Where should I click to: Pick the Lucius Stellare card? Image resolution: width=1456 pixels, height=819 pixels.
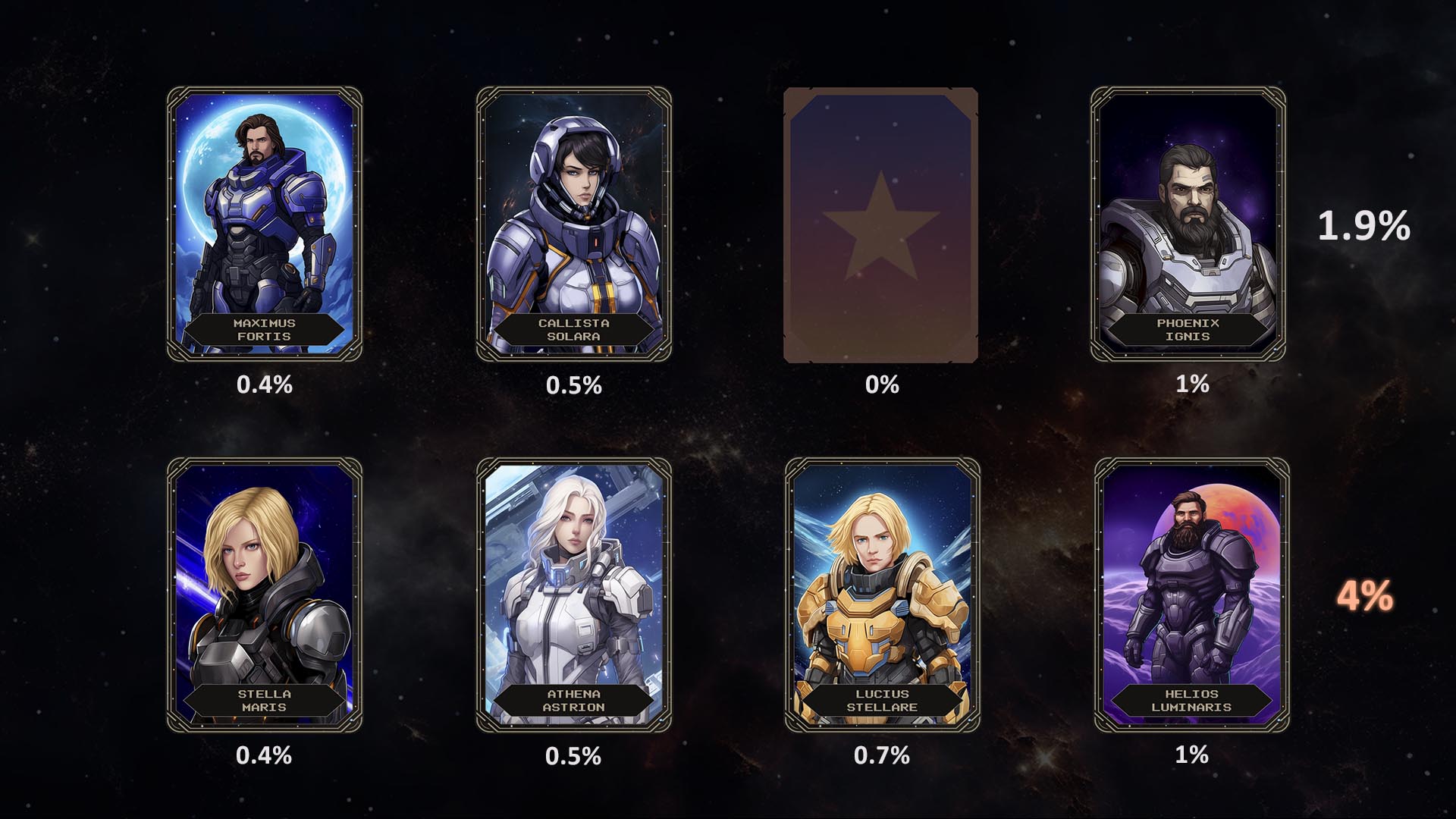(882, 595)
